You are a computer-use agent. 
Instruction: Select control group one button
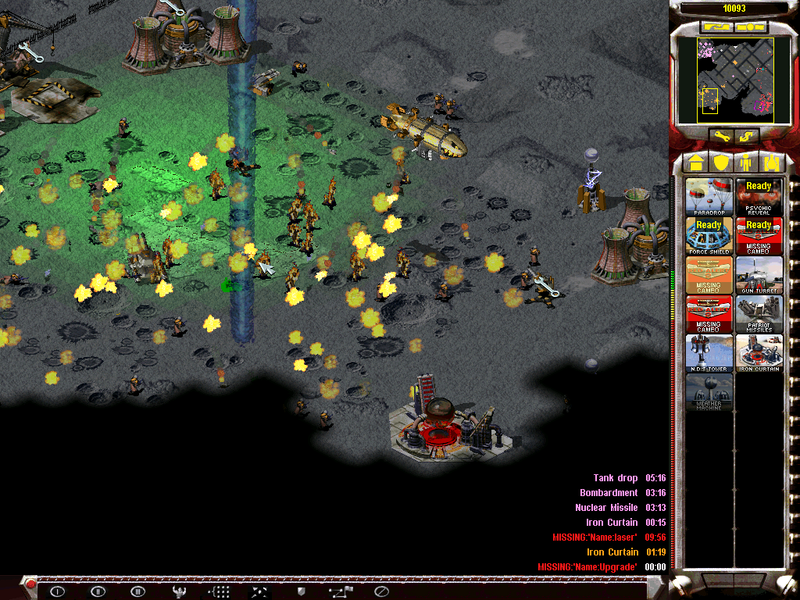coord(57,591)
